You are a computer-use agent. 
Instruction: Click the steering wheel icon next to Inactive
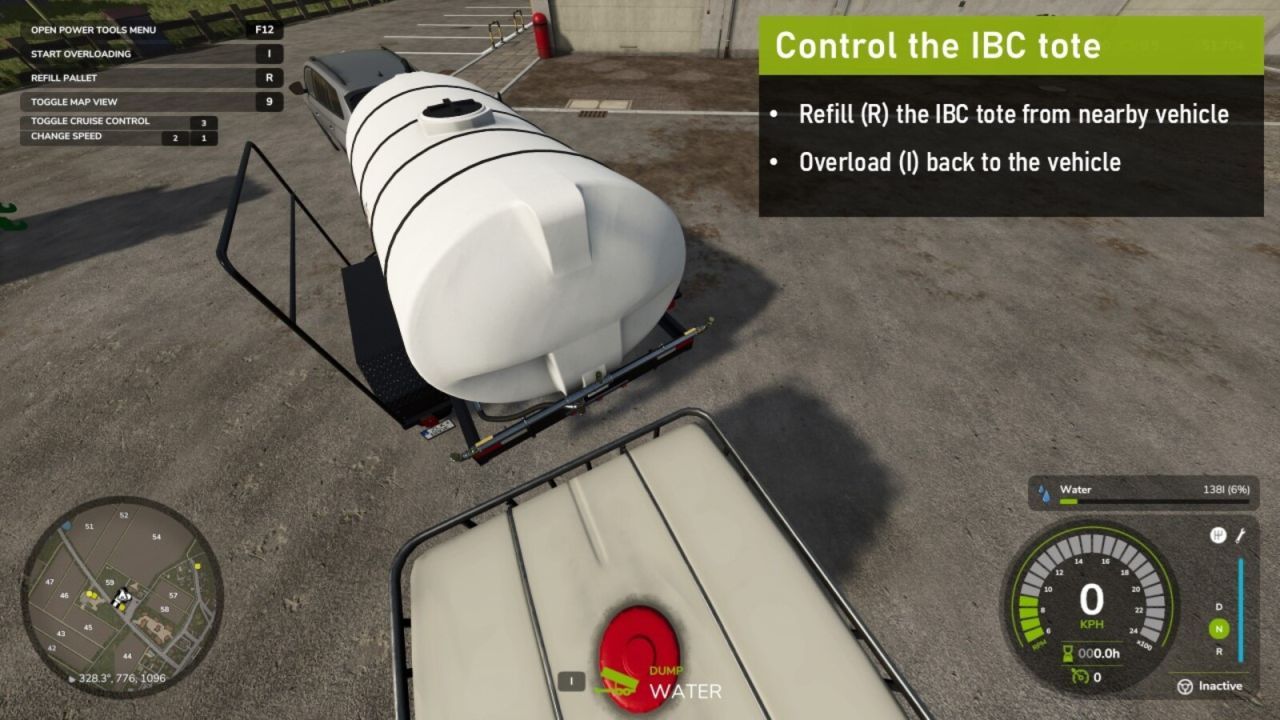click(x=1187, y=686)
